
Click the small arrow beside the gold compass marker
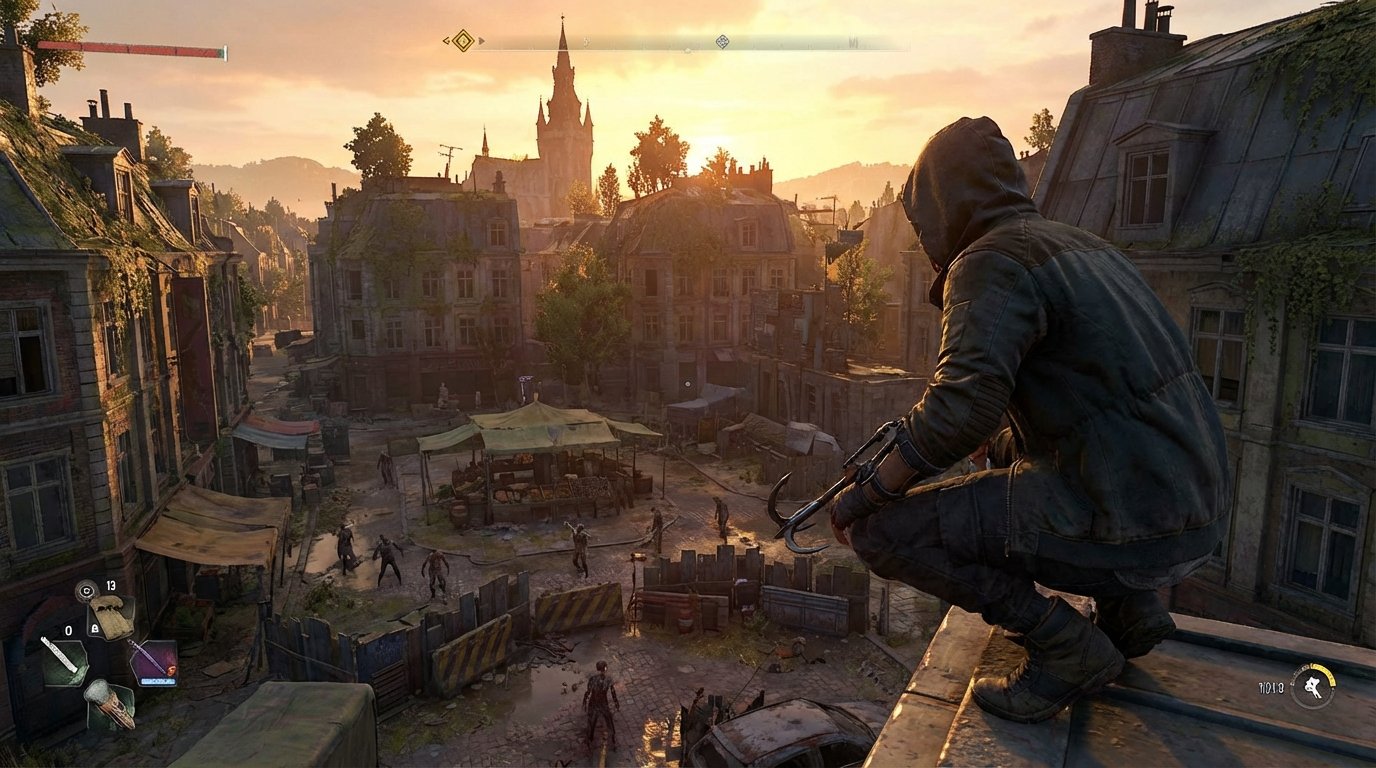[480, 42]
